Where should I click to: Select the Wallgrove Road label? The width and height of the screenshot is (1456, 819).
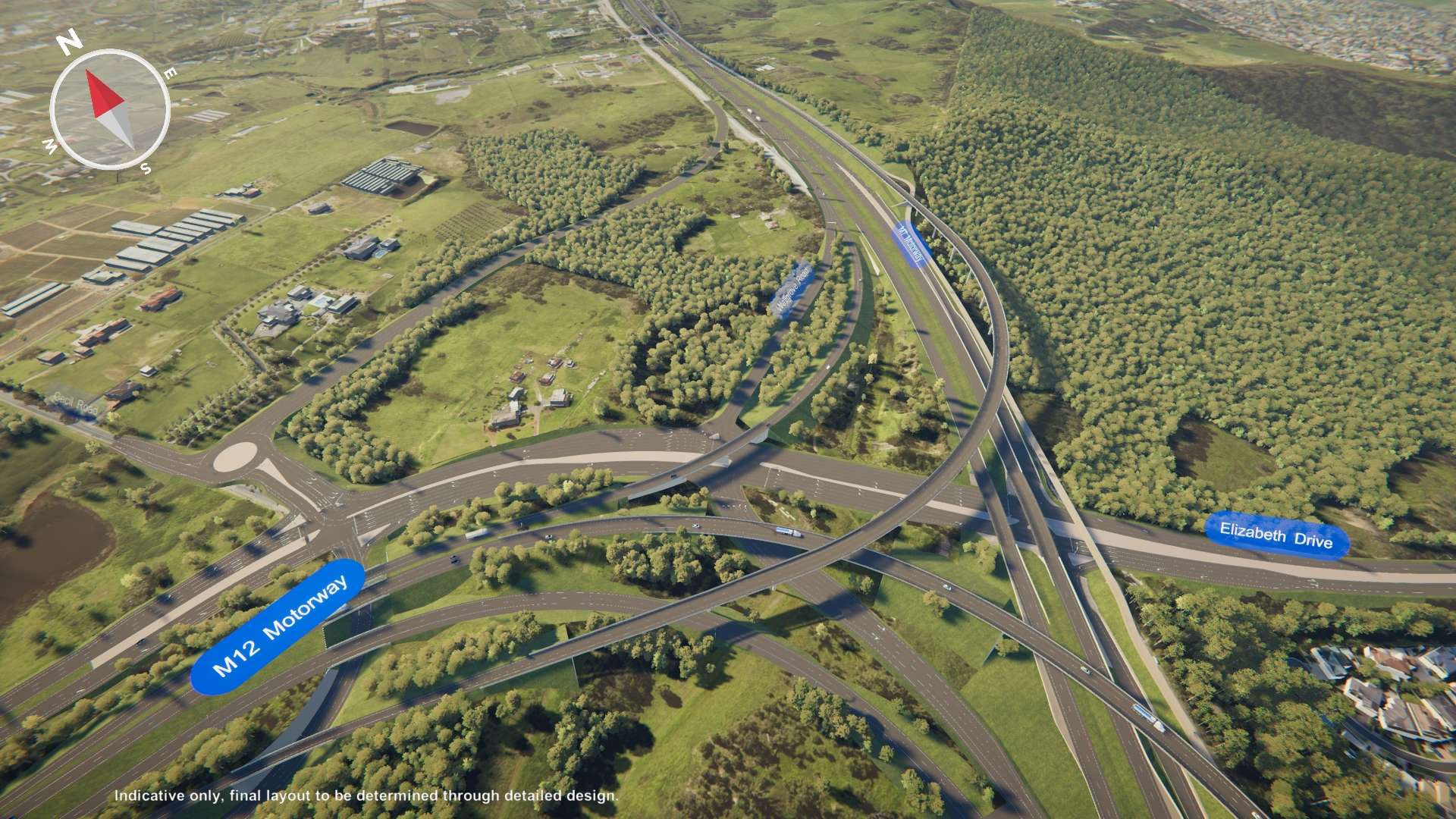(792, 288)
